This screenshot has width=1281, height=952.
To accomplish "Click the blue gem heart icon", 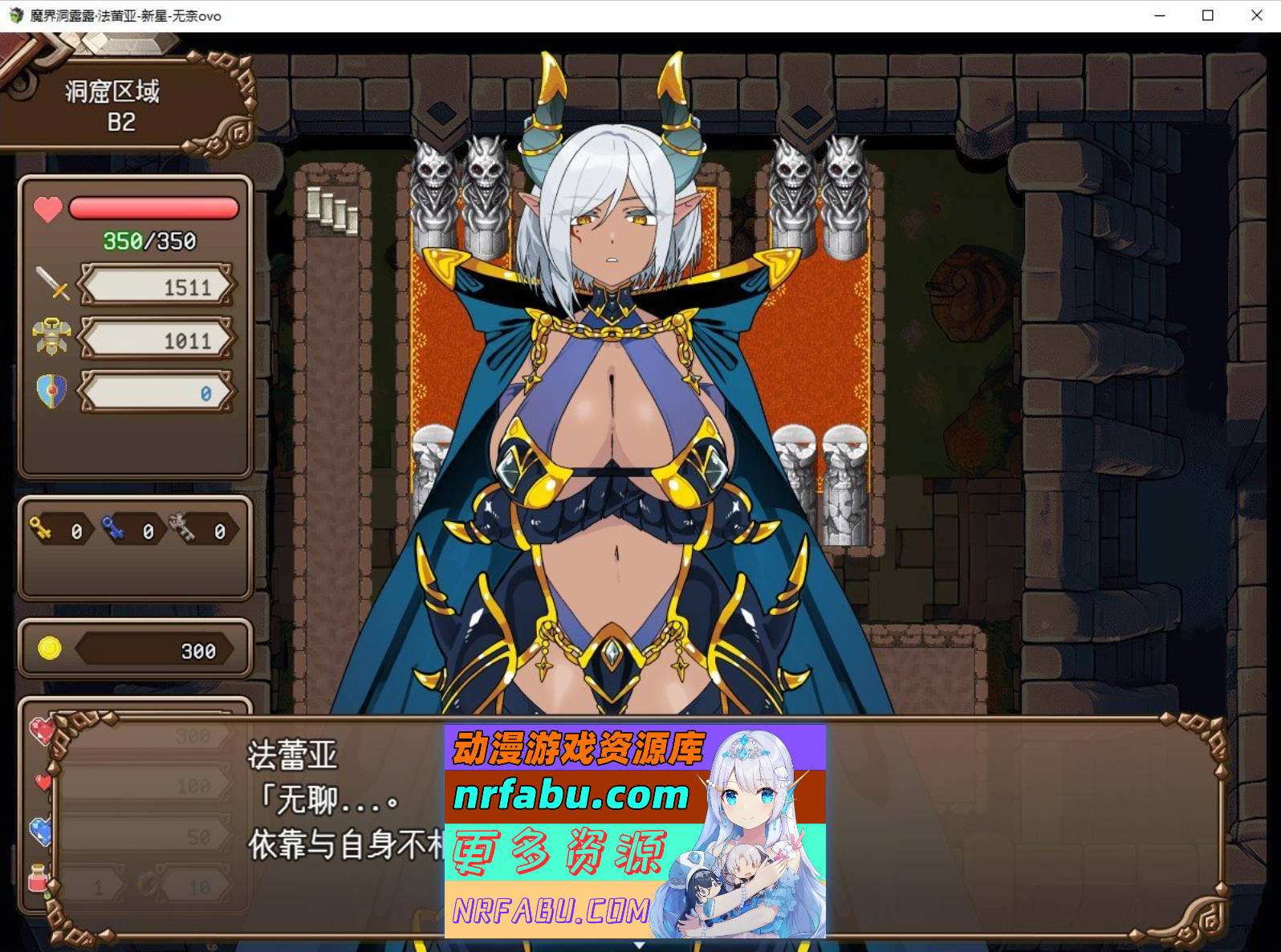I will (40, 829).
